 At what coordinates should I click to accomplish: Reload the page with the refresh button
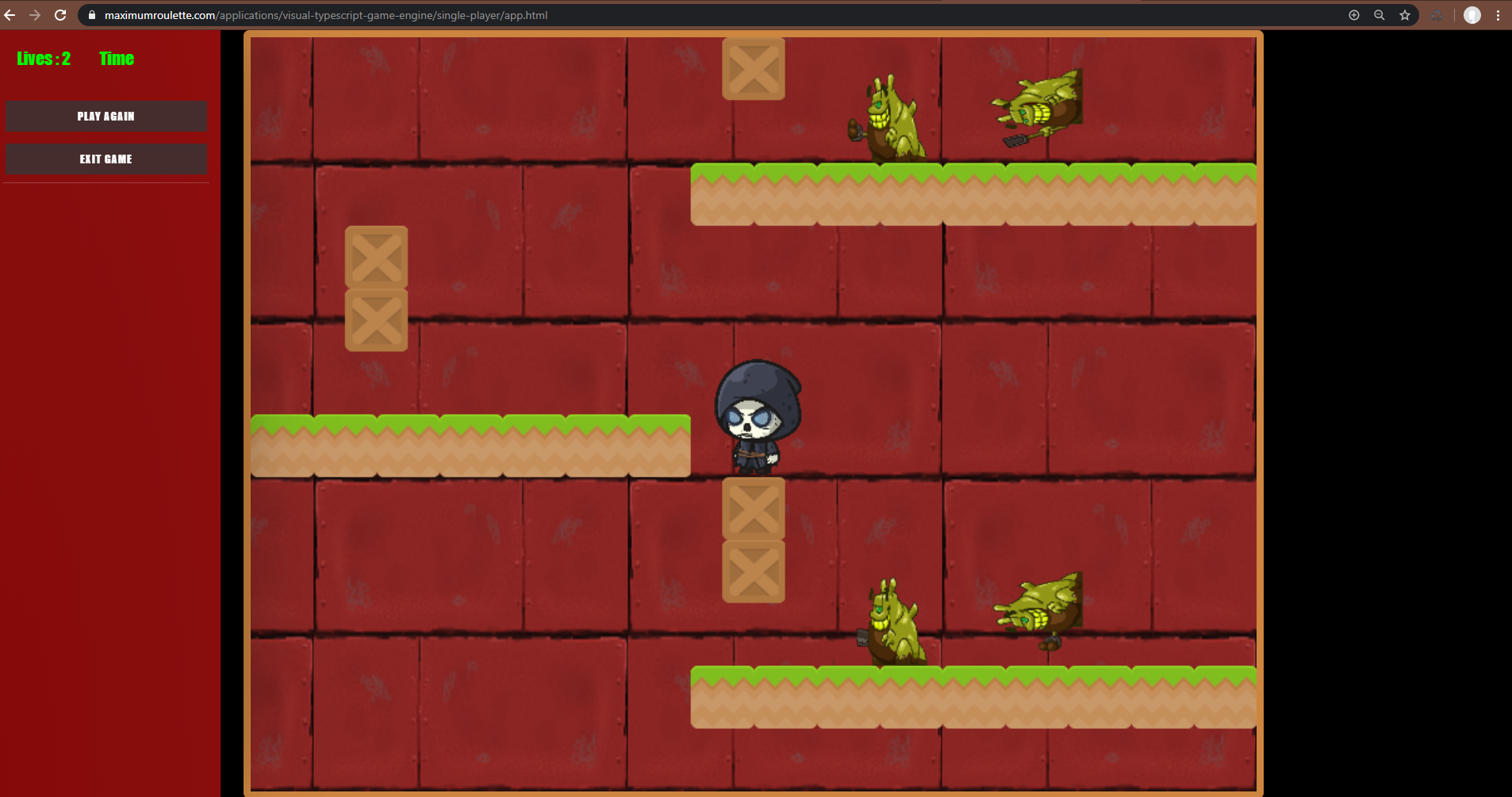tap(61, 14)
